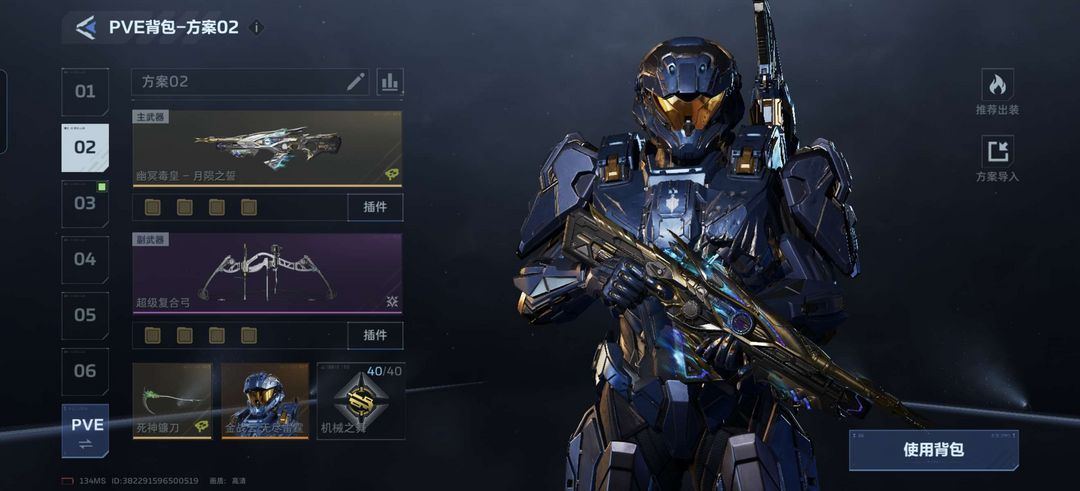Image resolution: width=1080 pixels, height=491 pixels.
Task: Rename the loadout with the pencil icon
Action: 356,82
